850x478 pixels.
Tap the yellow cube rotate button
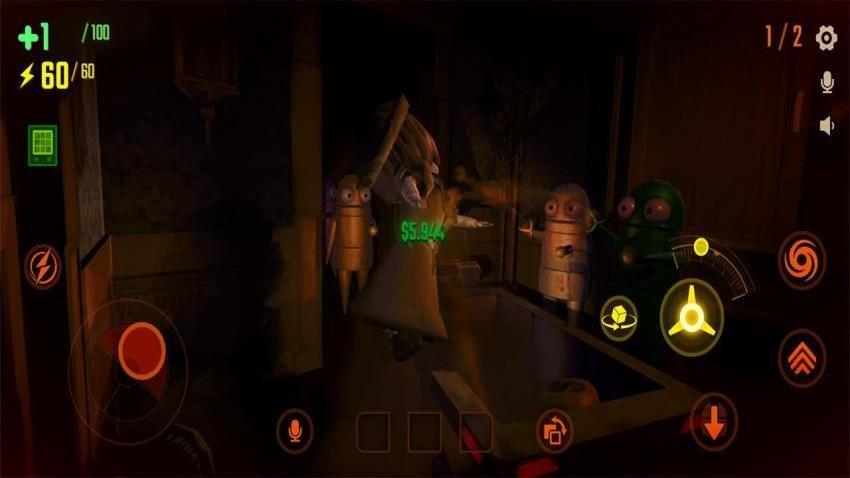pyautogui.click(x=618, y=319)
